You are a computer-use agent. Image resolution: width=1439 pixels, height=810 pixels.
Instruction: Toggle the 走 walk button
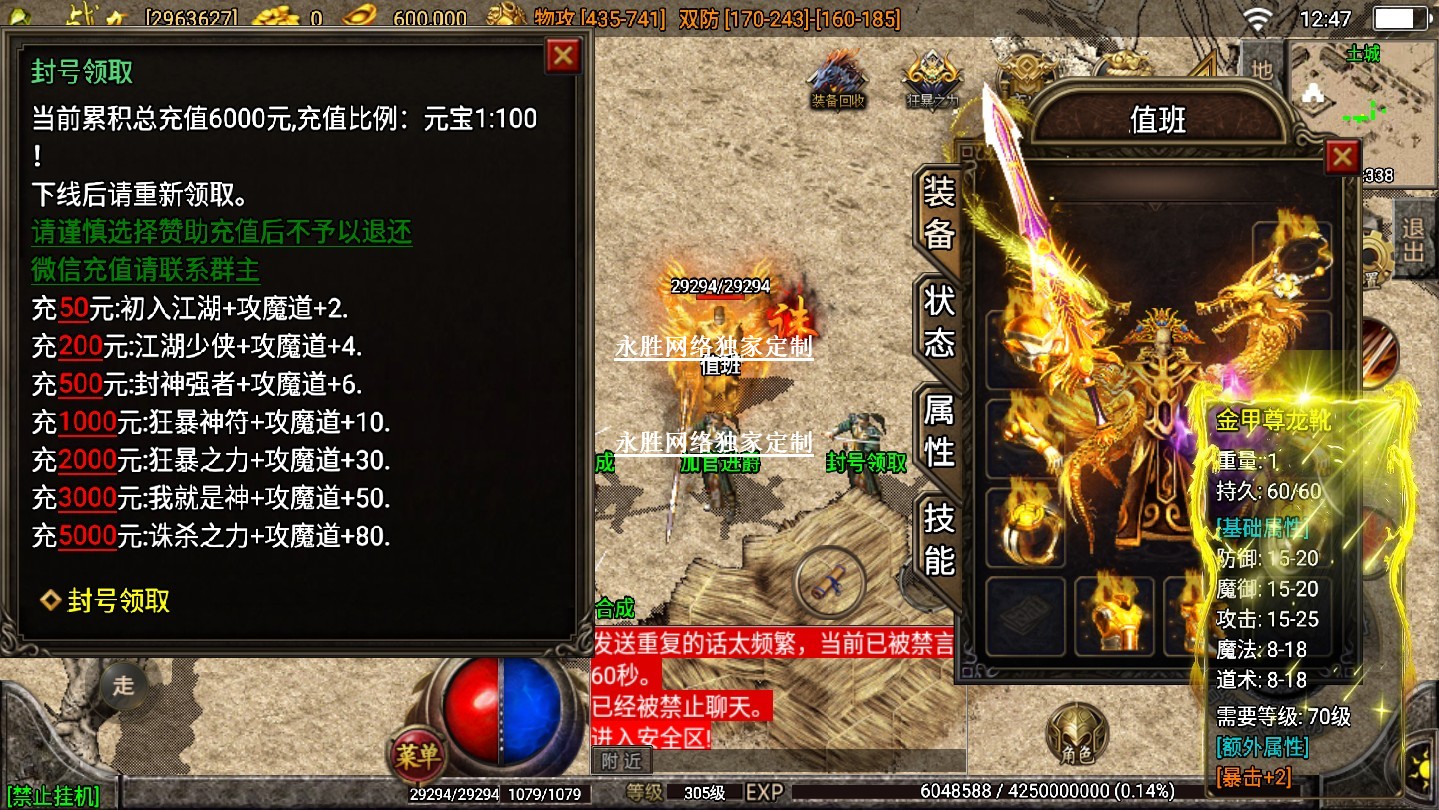point(123,686)
